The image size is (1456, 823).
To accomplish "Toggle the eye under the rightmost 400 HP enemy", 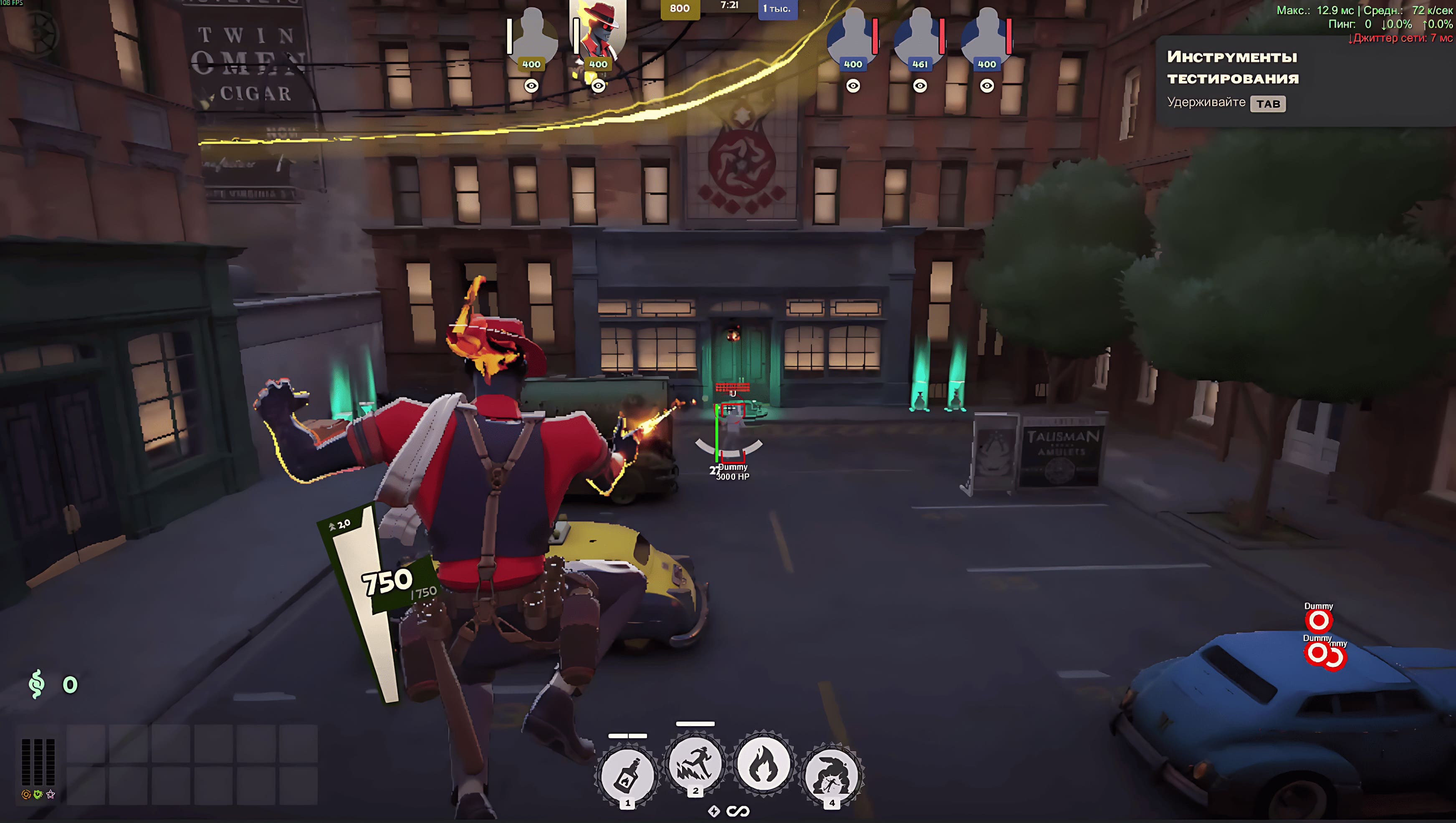I will coord(987,86).
